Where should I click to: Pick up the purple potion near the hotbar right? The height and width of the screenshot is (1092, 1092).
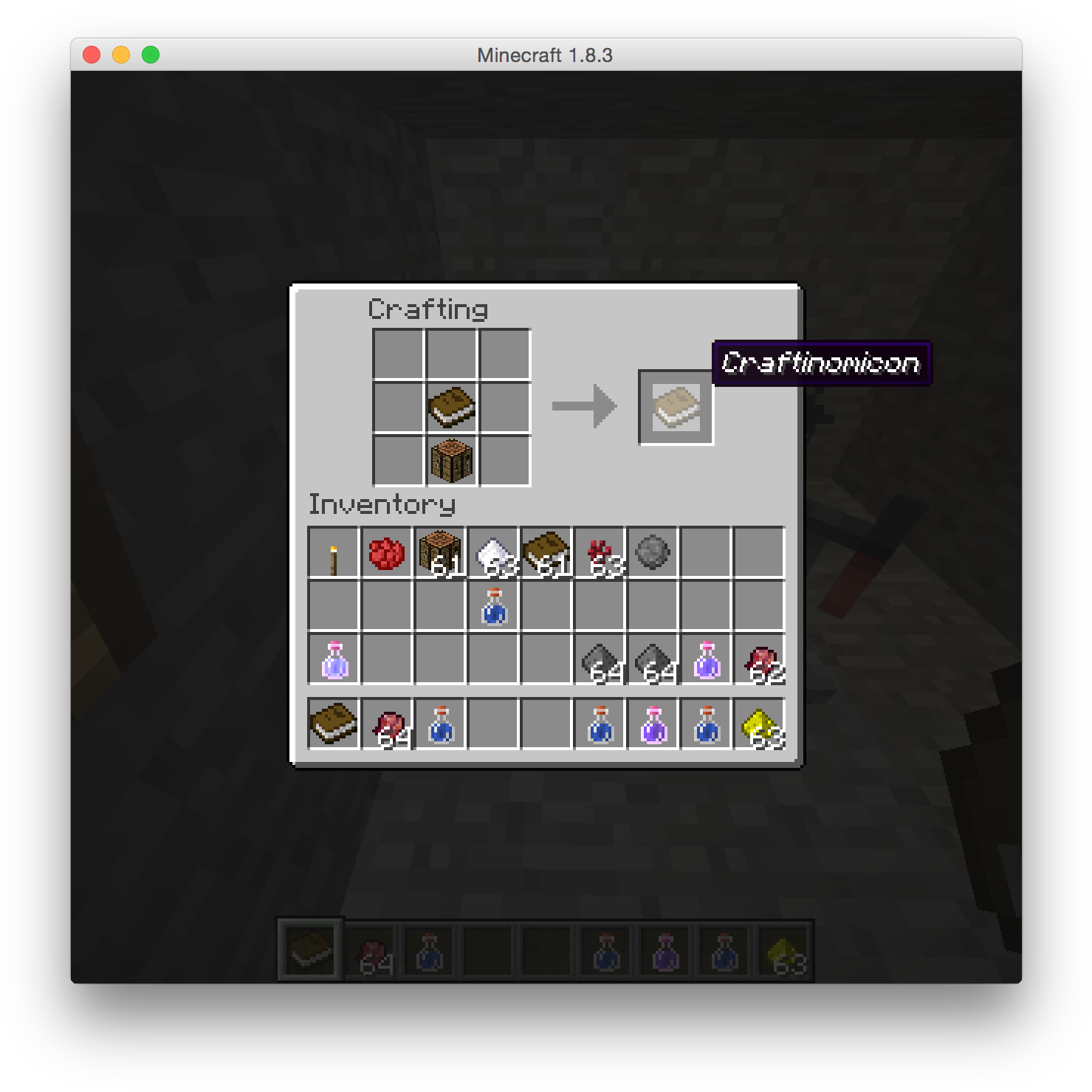(652, 724)
